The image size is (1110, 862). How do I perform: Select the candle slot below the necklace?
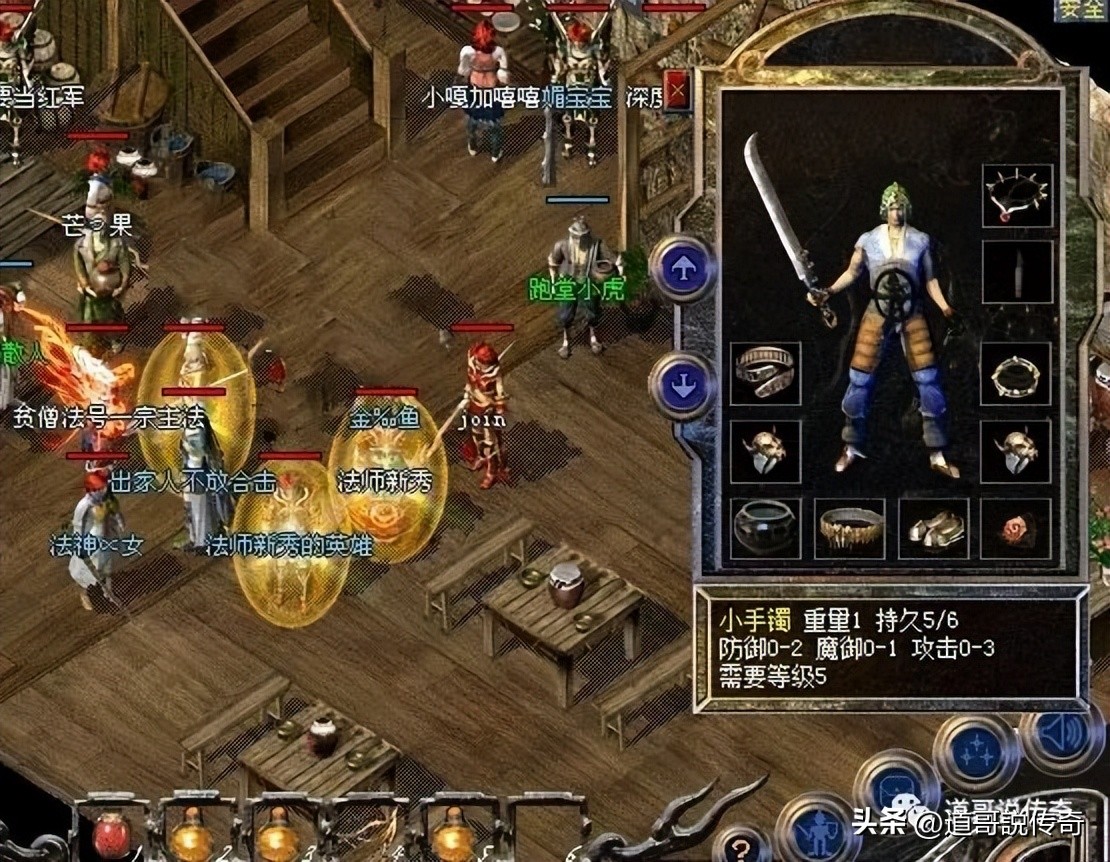tap(1017, 272)
